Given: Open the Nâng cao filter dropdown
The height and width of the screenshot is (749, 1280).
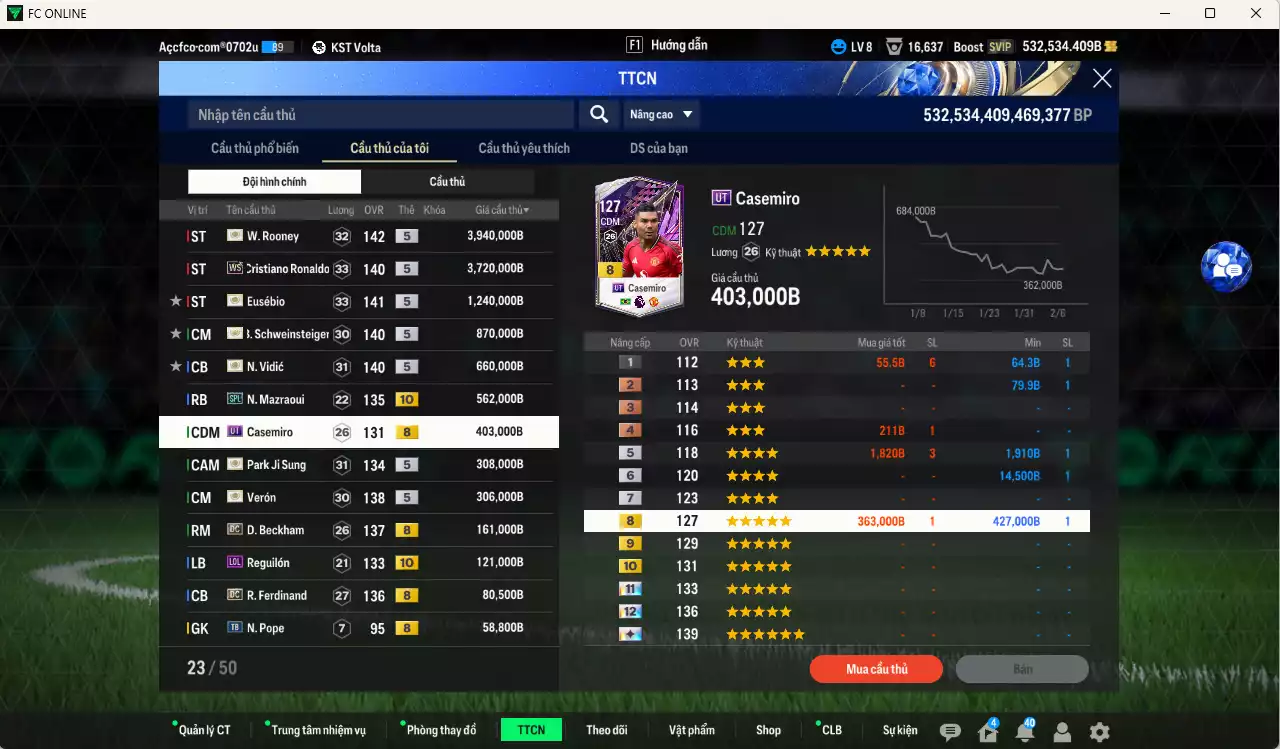Looking at the screenshot, I should 661,114.
